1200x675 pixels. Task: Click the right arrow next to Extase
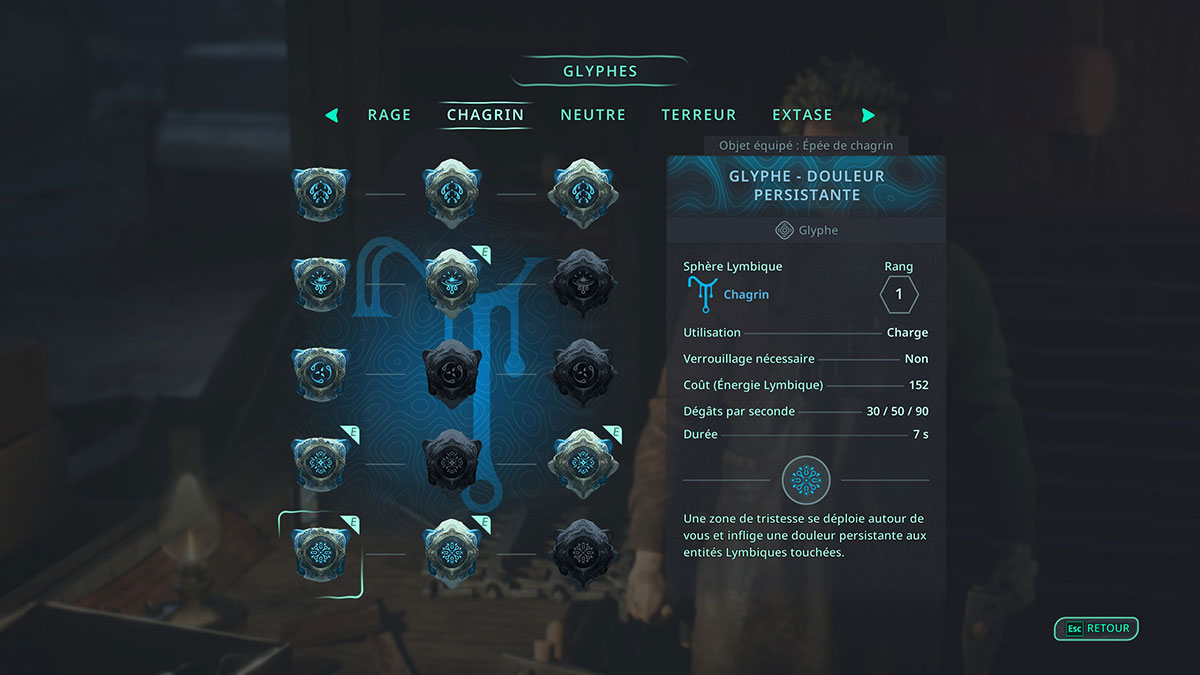click(x=868, y=115)
